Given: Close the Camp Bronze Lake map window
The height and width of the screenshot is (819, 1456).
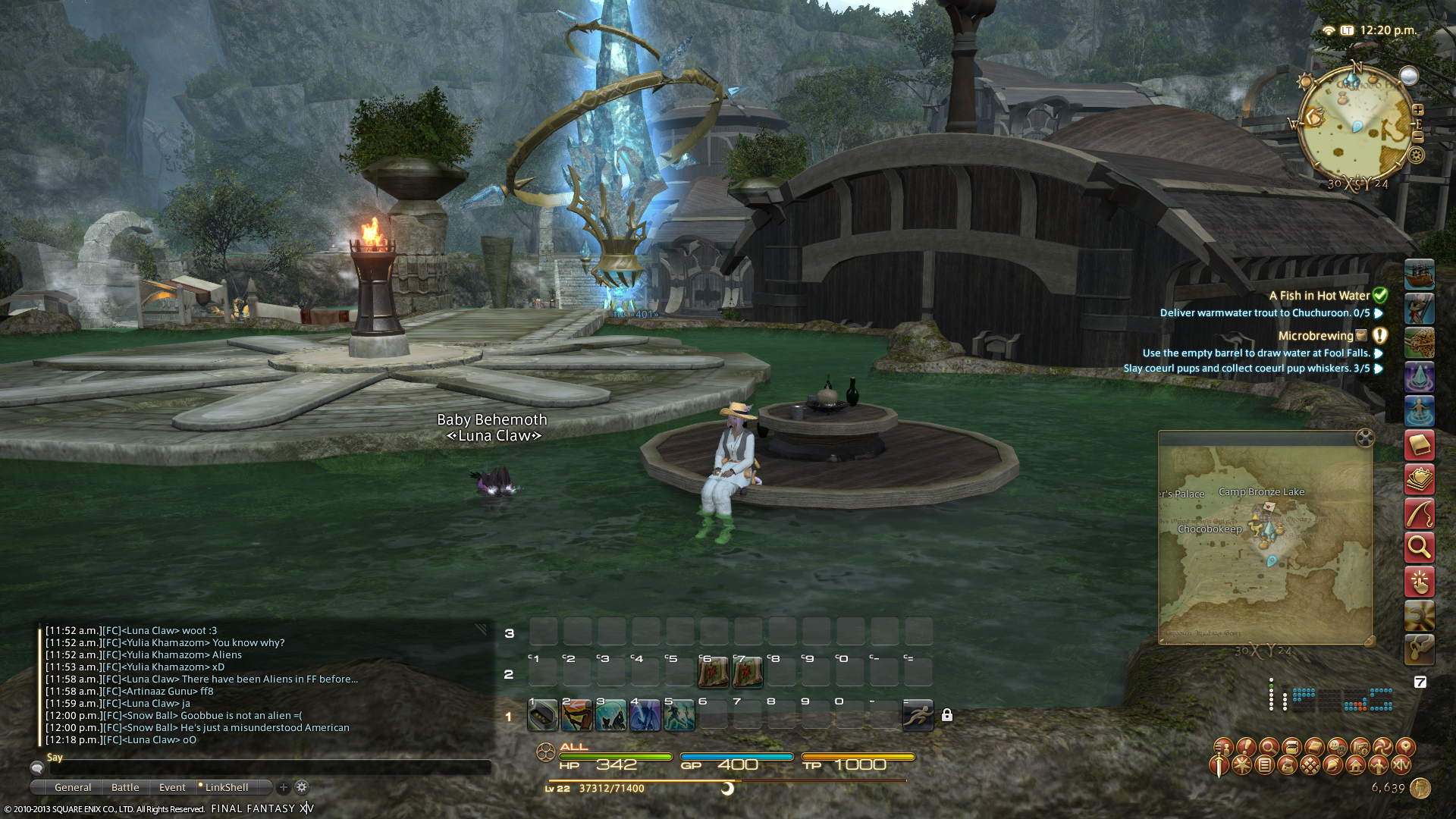Looking at the screenshot, I should coord(1364,438).
